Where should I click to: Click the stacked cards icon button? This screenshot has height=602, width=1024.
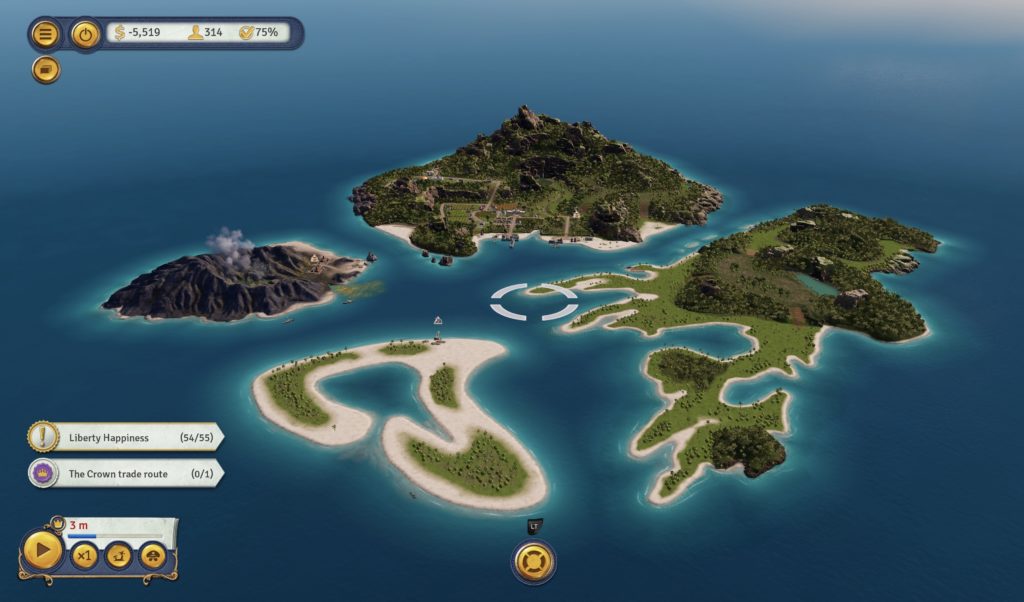45,69
